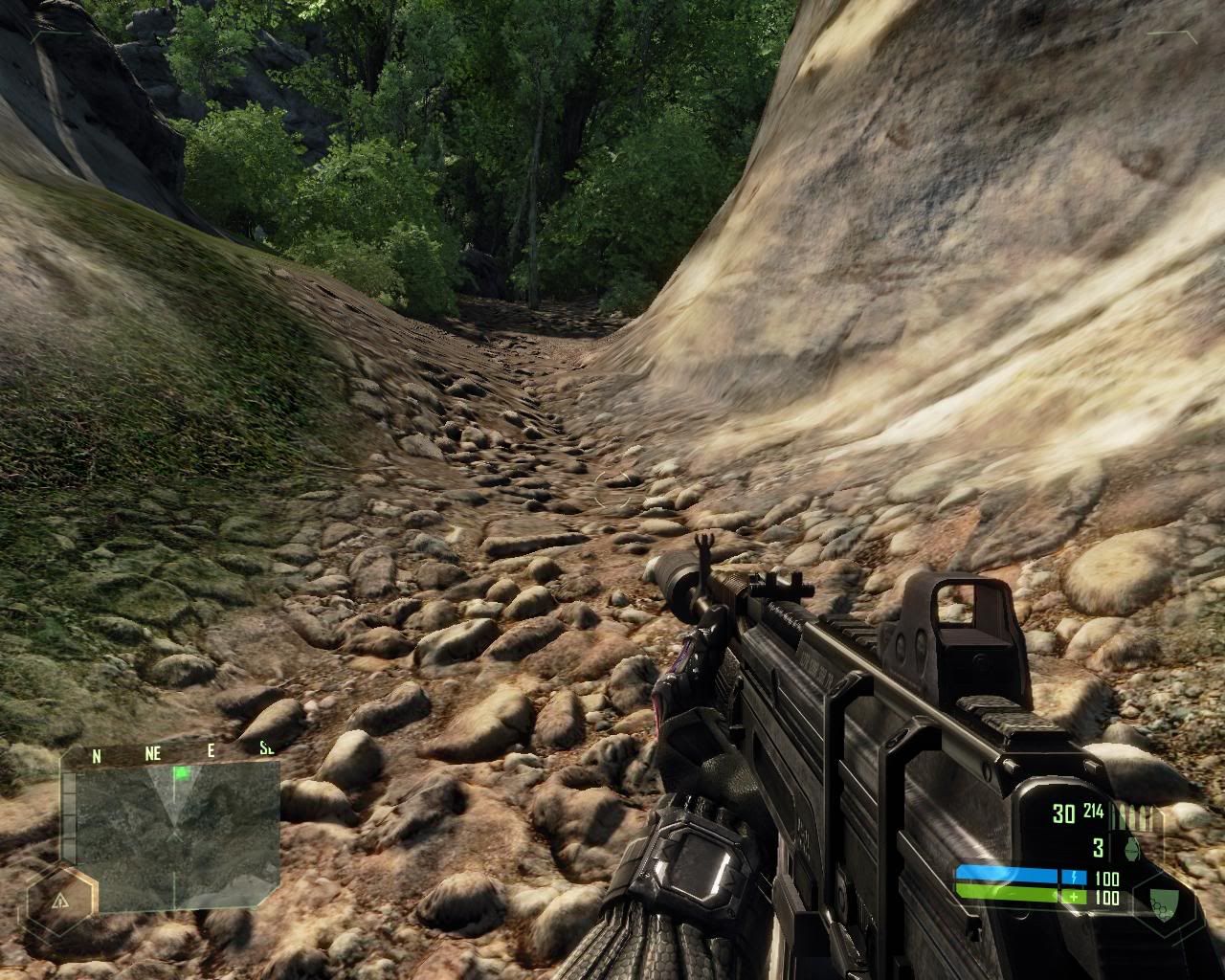Select the green objective marker on minimap
This screenshot has width=1225, height=980.
click(x=180, y=772)
